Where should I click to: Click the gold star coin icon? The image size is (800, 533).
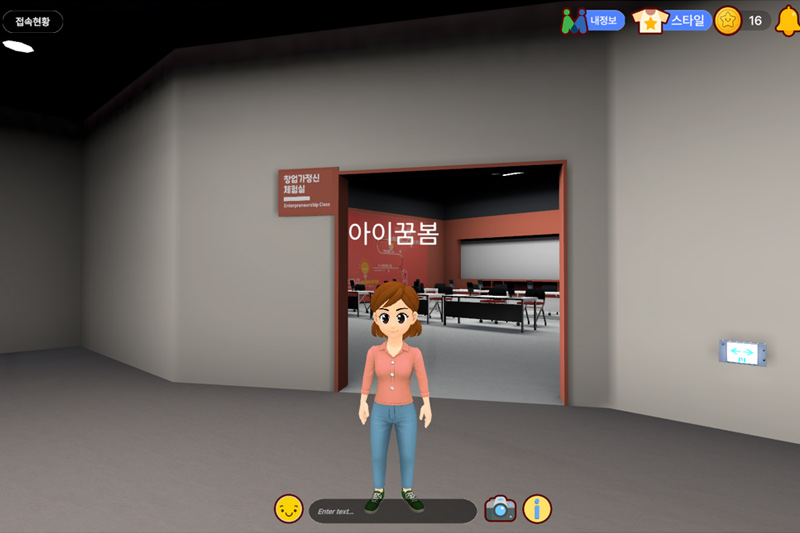[727, 20]
